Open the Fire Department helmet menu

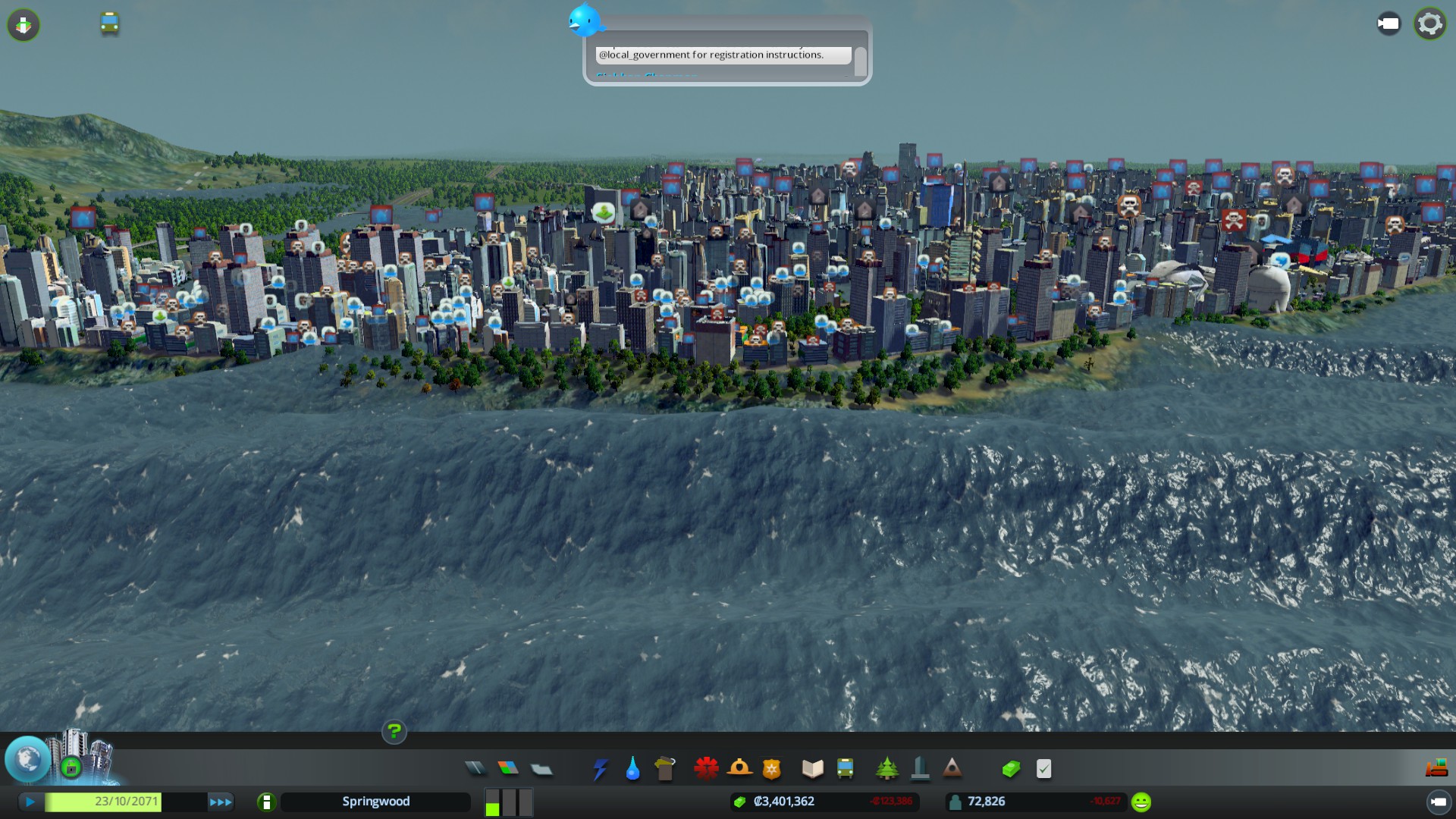pos(739,769)
